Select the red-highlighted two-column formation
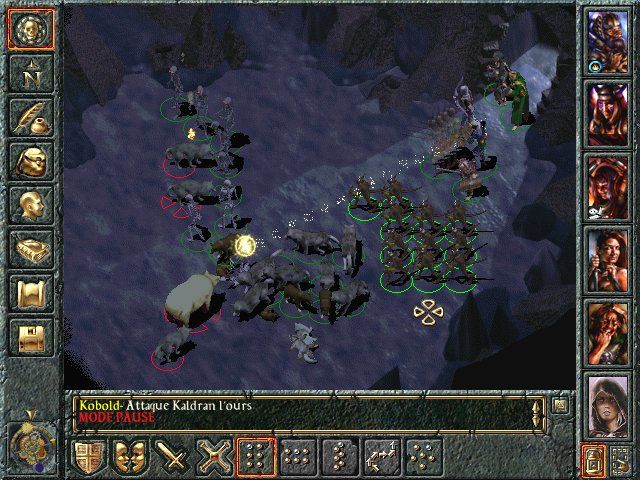Screen dimensions: 640x480 pyautogui.click(x=256, y=456)
